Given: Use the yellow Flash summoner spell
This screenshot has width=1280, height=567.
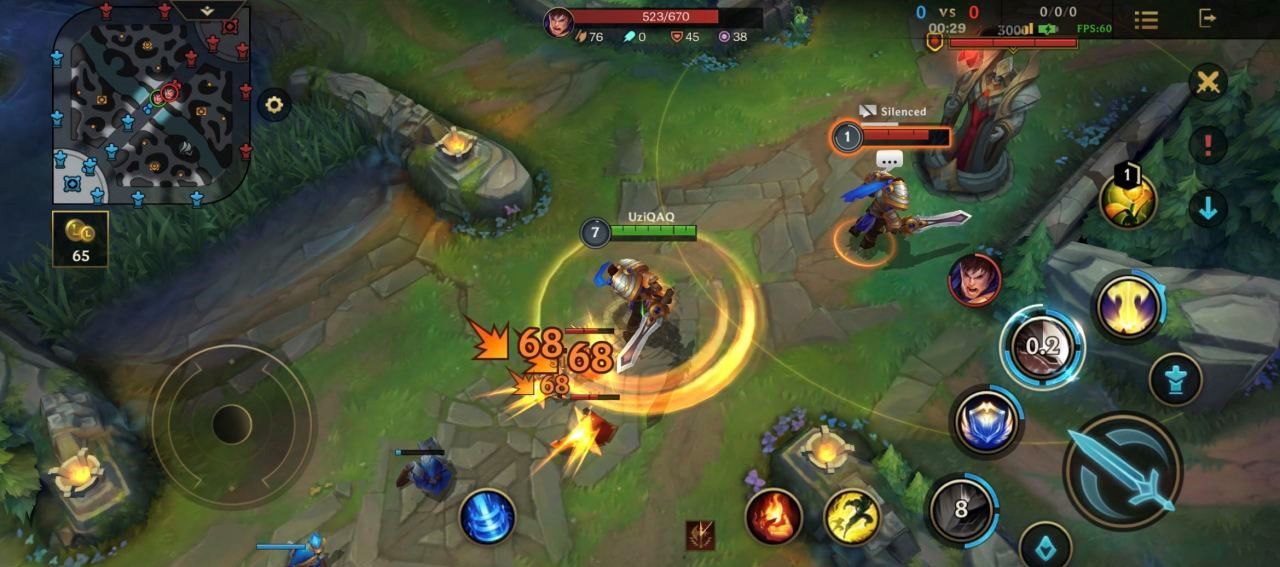Looking at the screenshot, I should (852, 517).
